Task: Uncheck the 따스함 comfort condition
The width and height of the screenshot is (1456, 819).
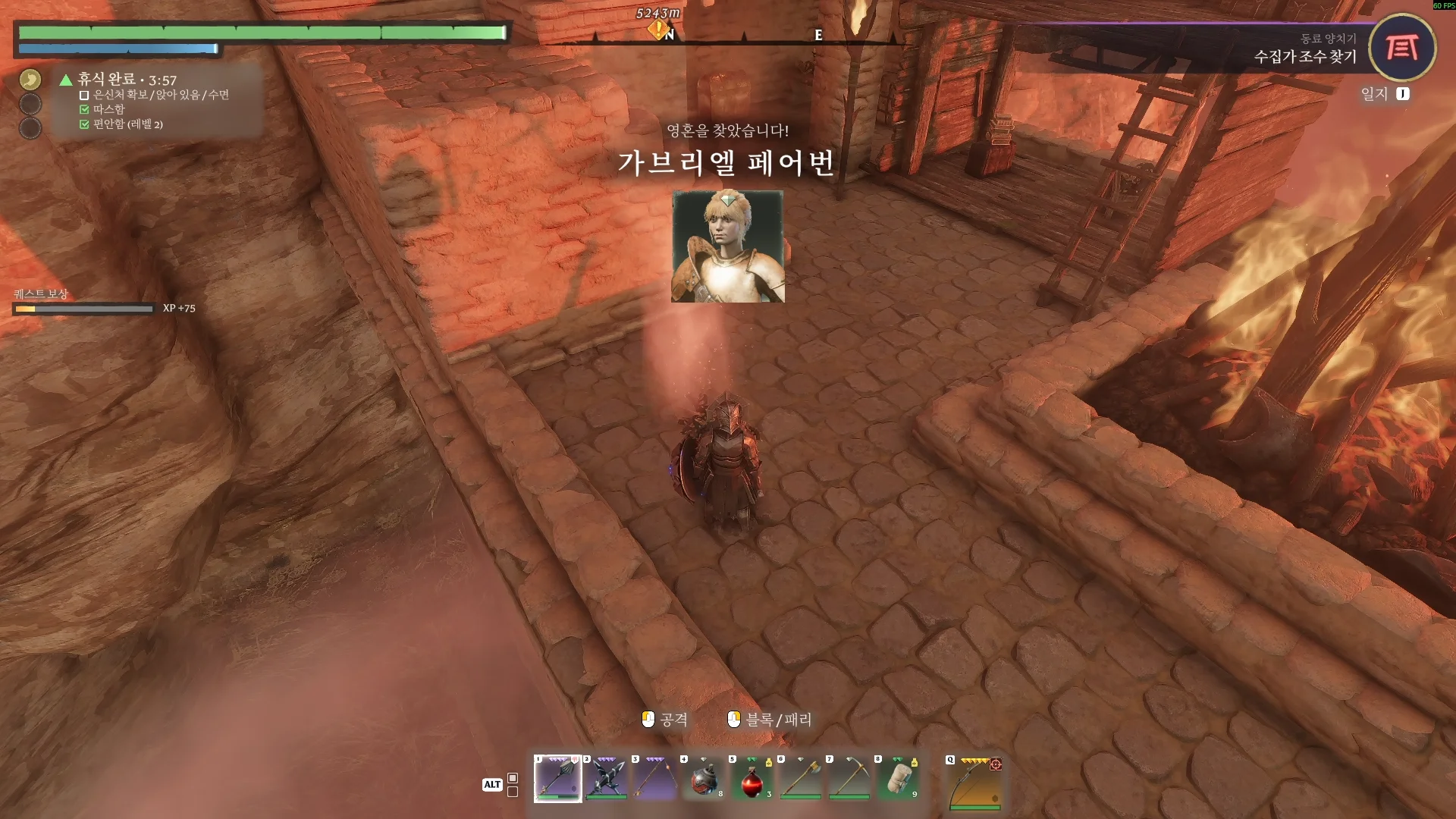Action: pyautogui.click(x=84, y=110)
